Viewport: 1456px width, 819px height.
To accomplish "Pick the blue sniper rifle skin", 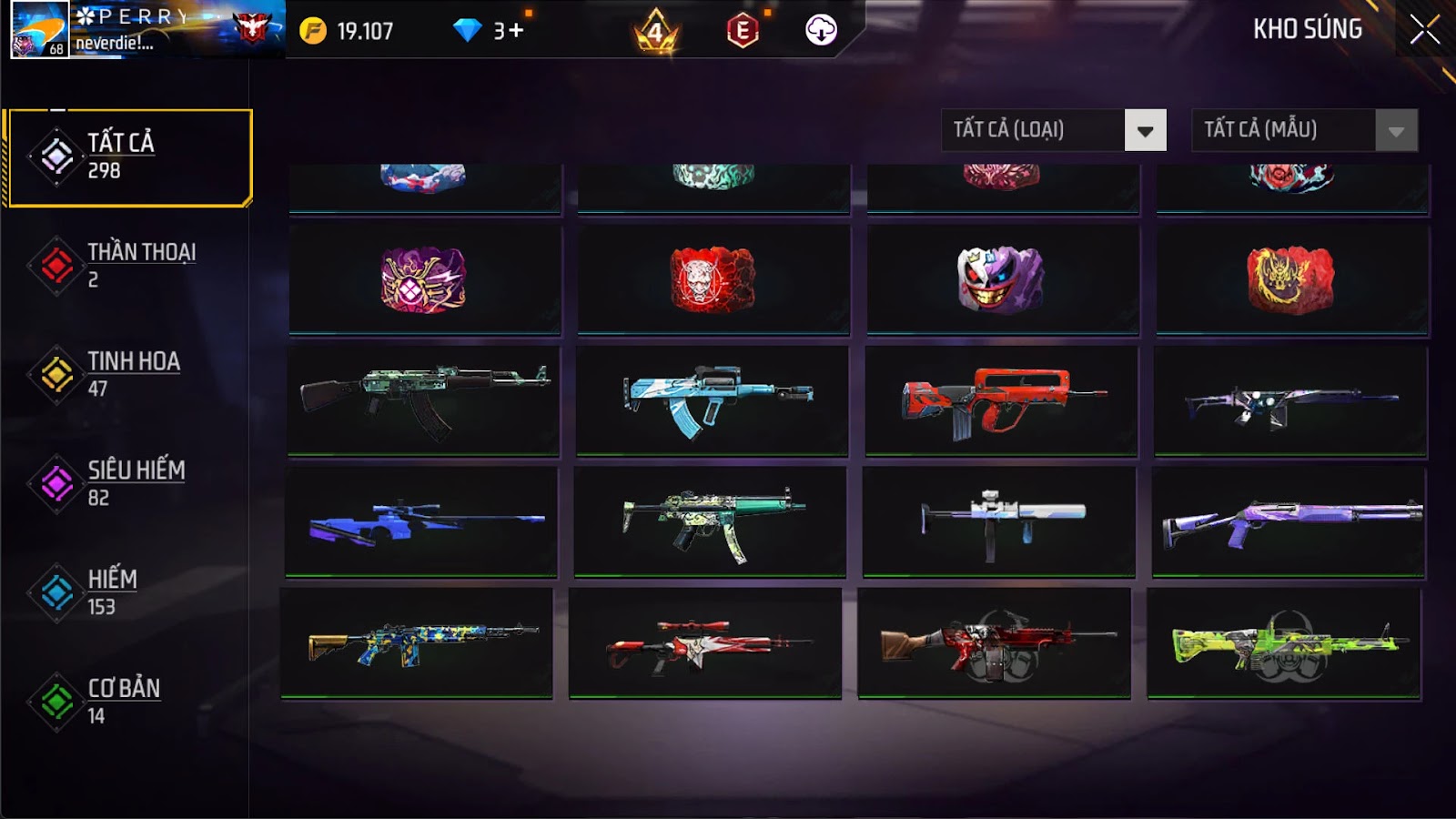I will pyautogui.click(x=422, y=521).
